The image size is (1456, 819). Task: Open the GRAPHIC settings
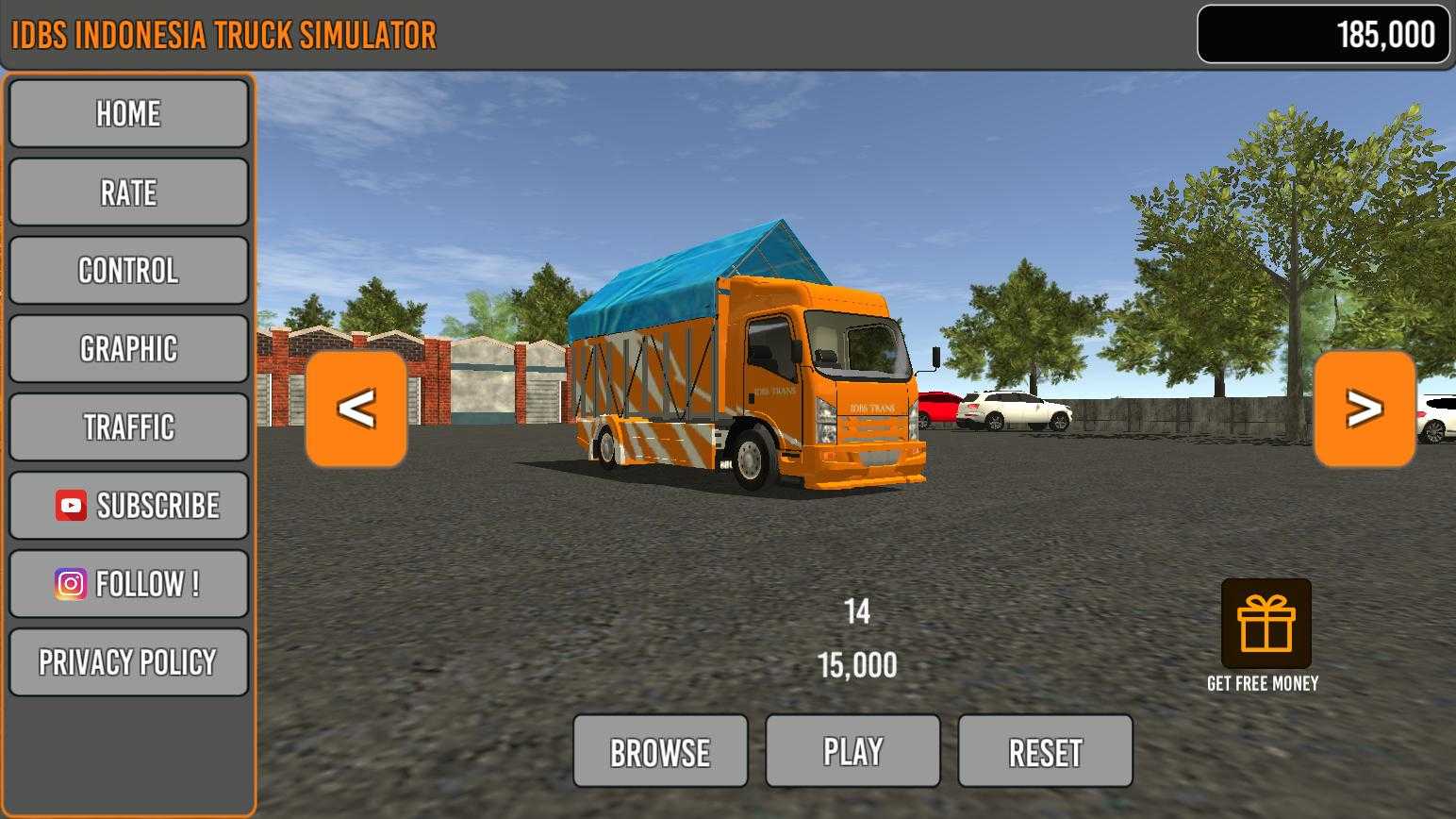[128, 349]
